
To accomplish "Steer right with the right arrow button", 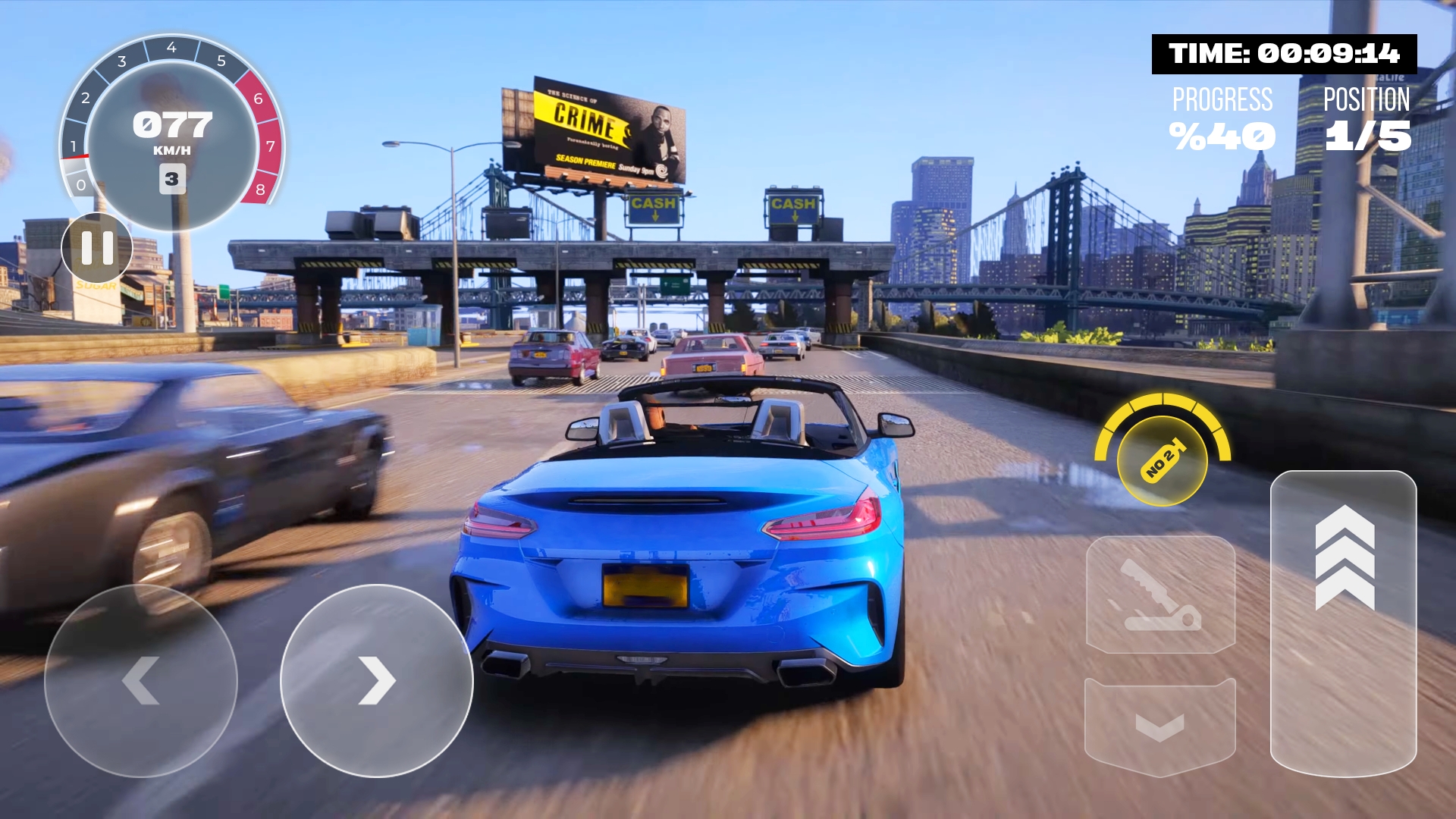I will click(377, 680).
